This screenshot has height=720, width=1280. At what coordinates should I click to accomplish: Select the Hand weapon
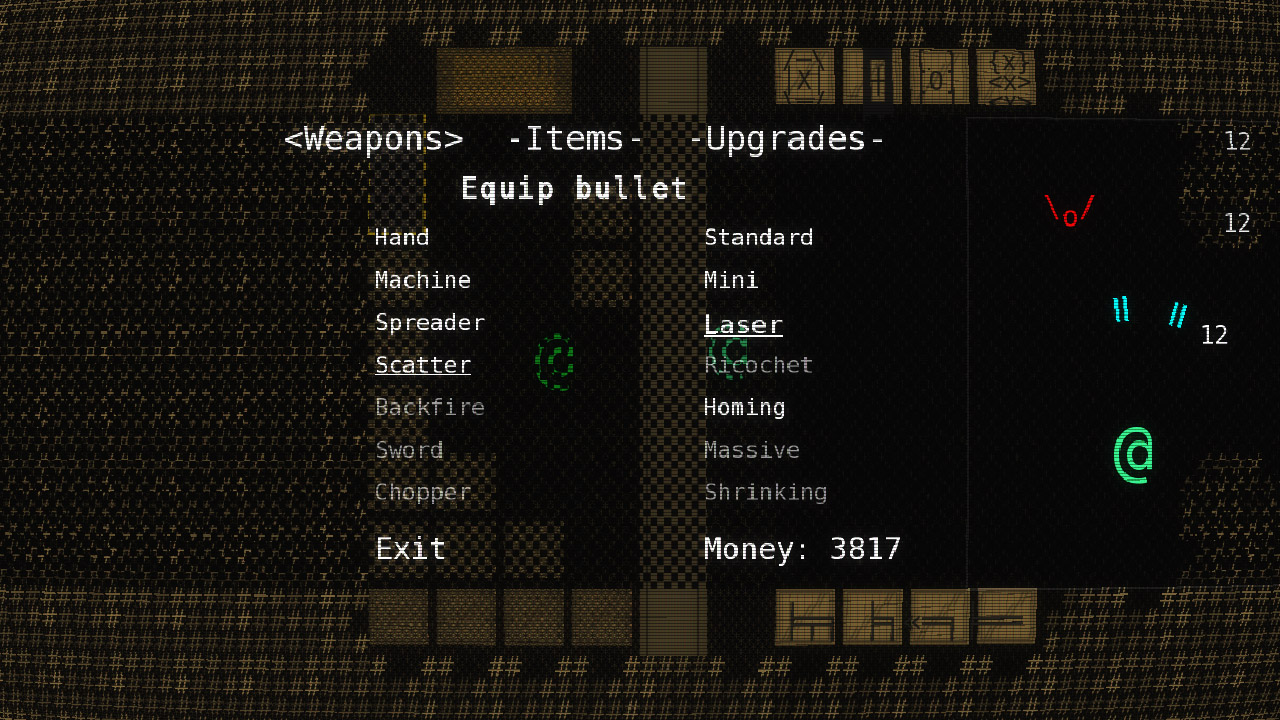tap(402, 237)
